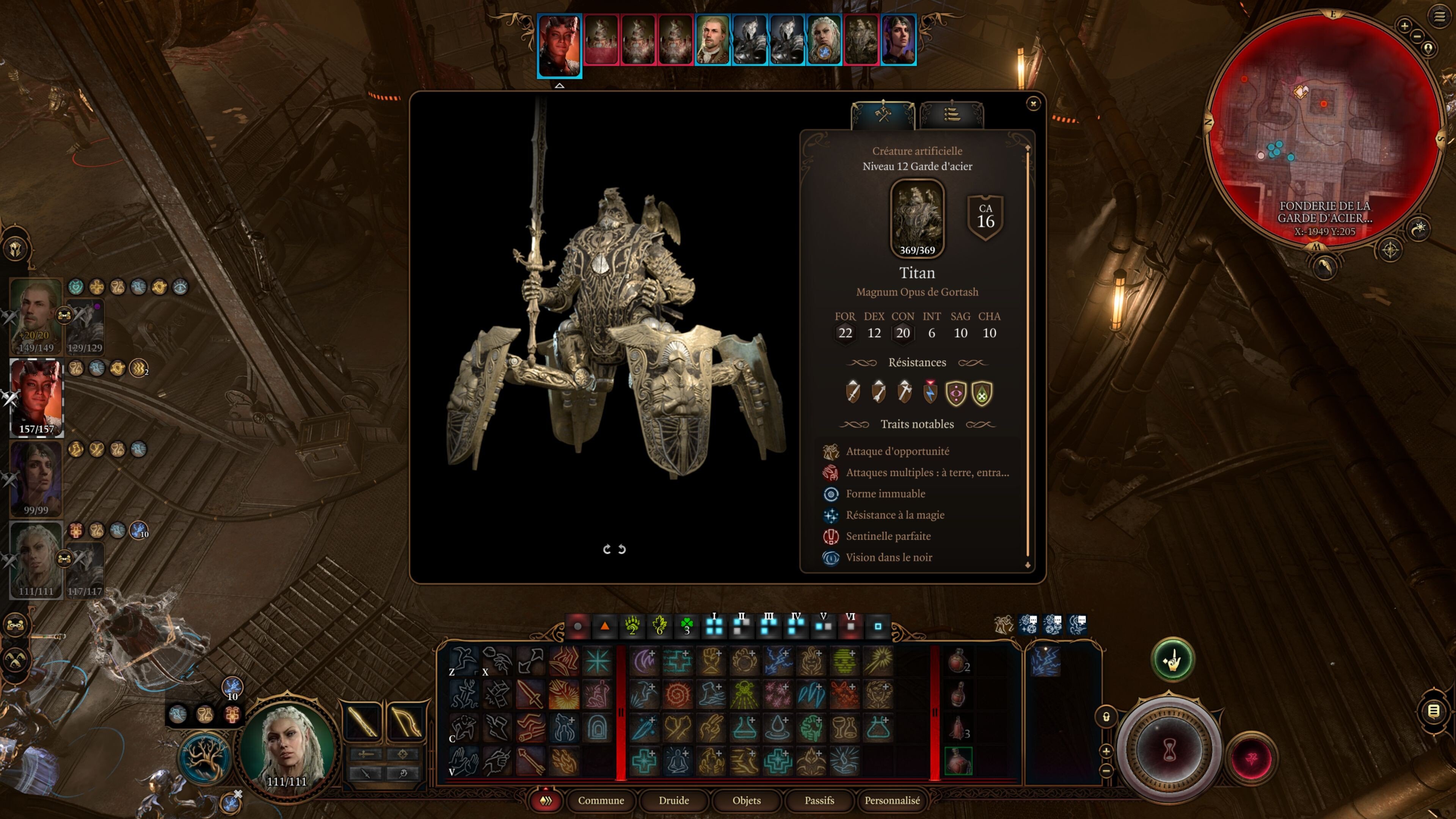Show the Passifs hotbar tab
Viewport: 1456px width, 819px height.
click(819, 800)
